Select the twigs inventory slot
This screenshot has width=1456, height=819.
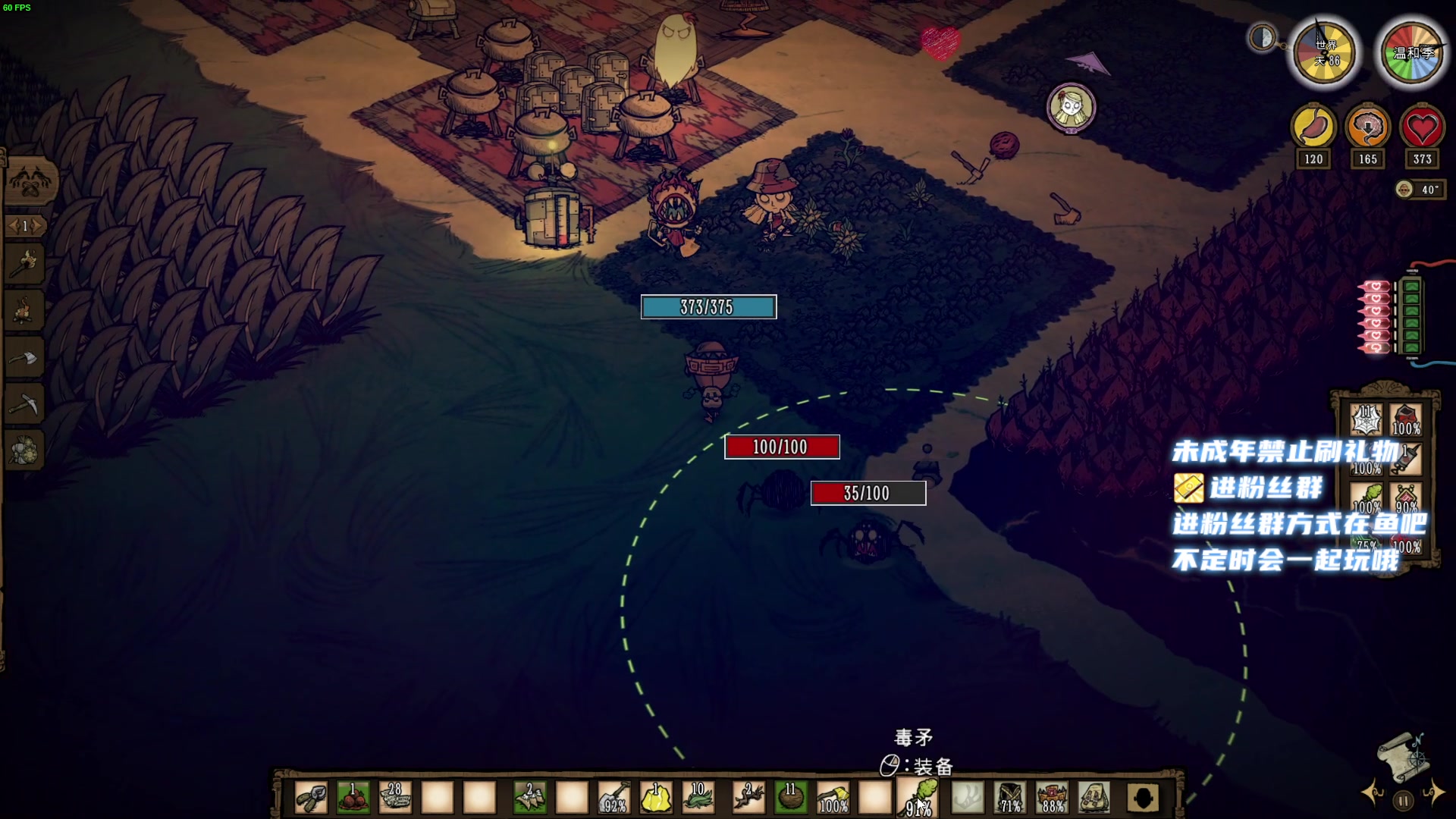pyautogui.click(x=748, y=798)
